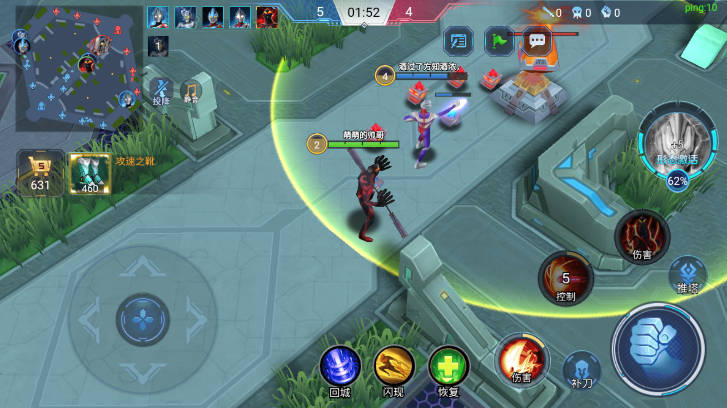Image resolution: width=727 pixels, height=408 pixels.
Task: Toggle the music note sound button
Action: click(x=190, y=89)
